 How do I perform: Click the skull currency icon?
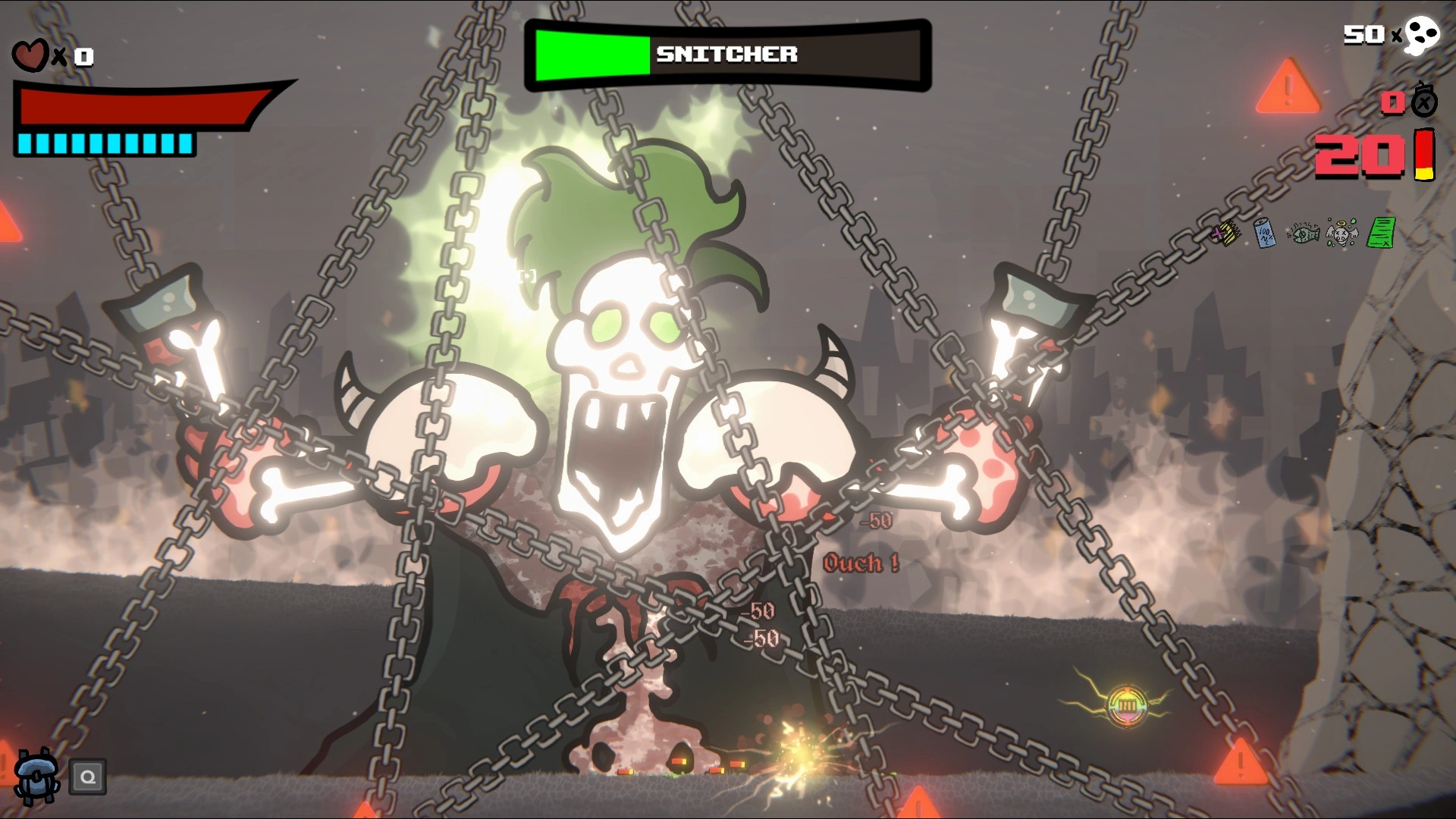[1421, 36]
